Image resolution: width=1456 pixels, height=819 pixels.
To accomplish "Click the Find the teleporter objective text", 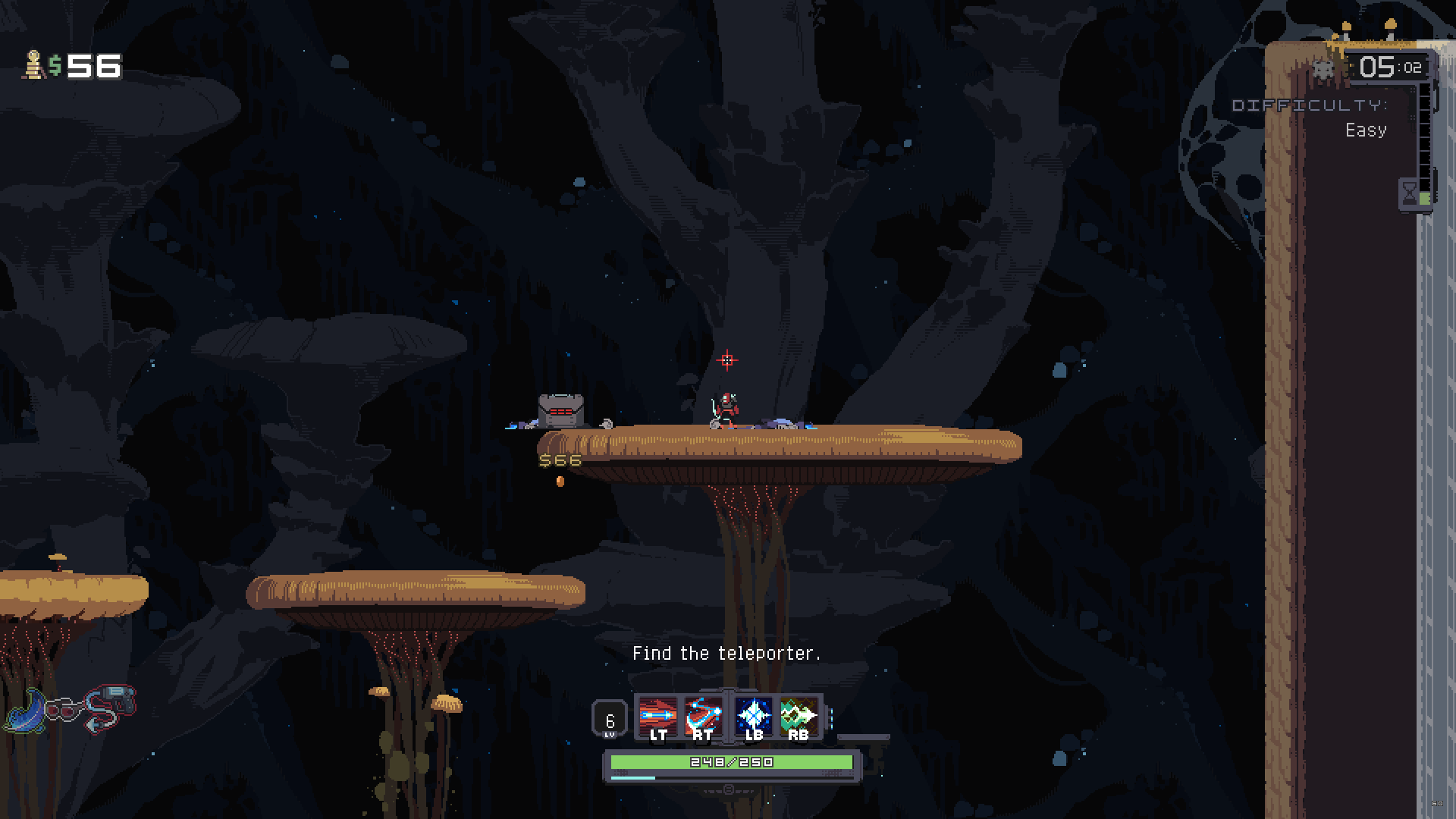I will (x=726, y=652).
